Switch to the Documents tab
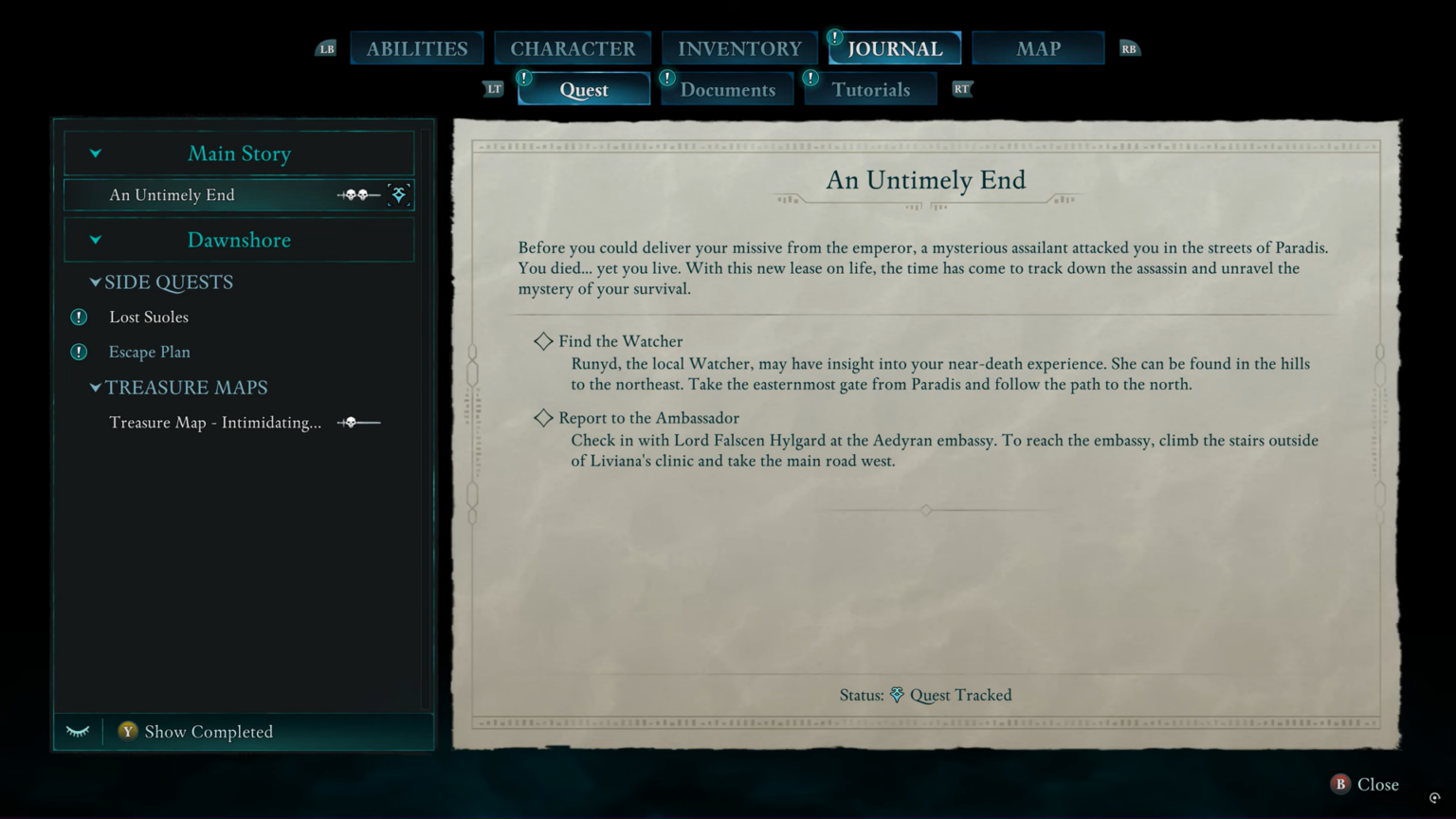 tap(726, 88)
